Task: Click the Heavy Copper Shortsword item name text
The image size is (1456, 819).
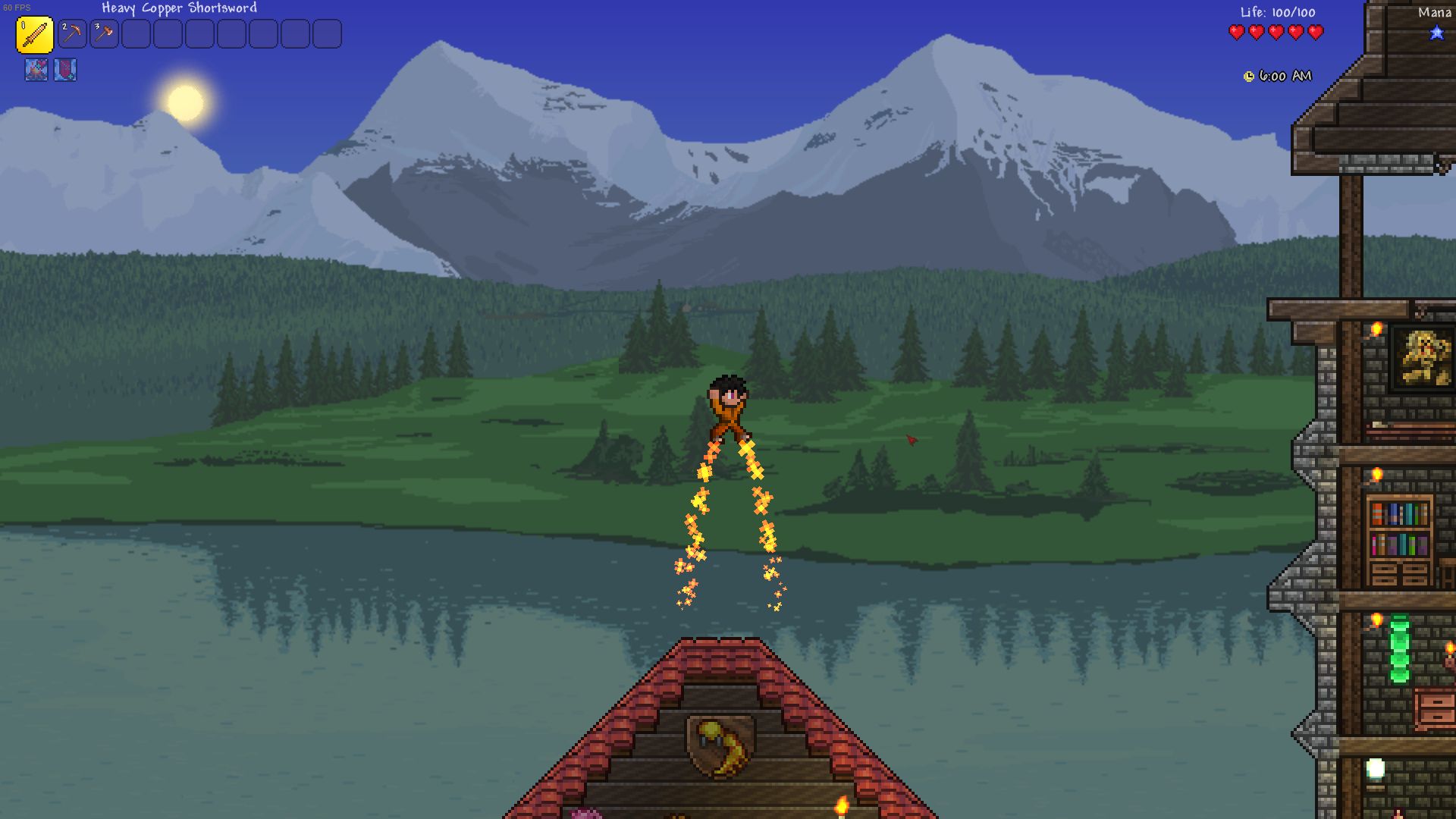Action: click(179, 8)
